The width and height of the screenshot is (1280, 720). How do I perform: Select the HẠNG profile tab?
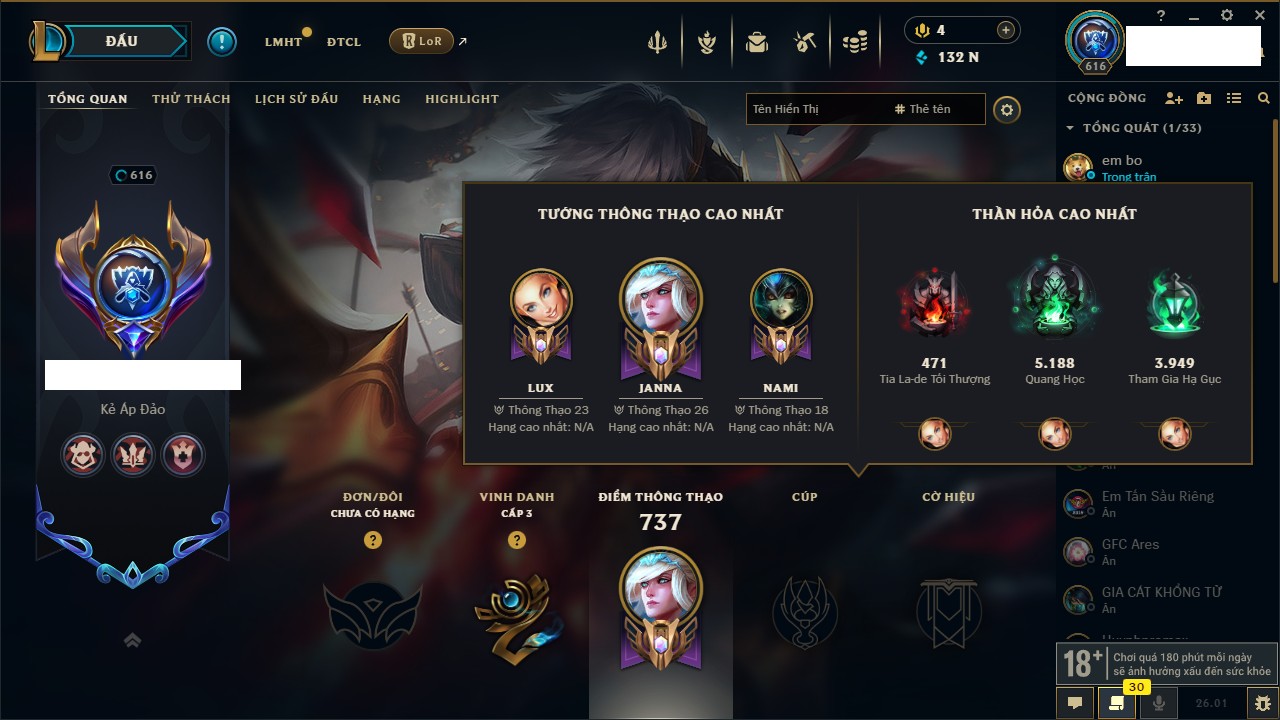coord(381,99)
